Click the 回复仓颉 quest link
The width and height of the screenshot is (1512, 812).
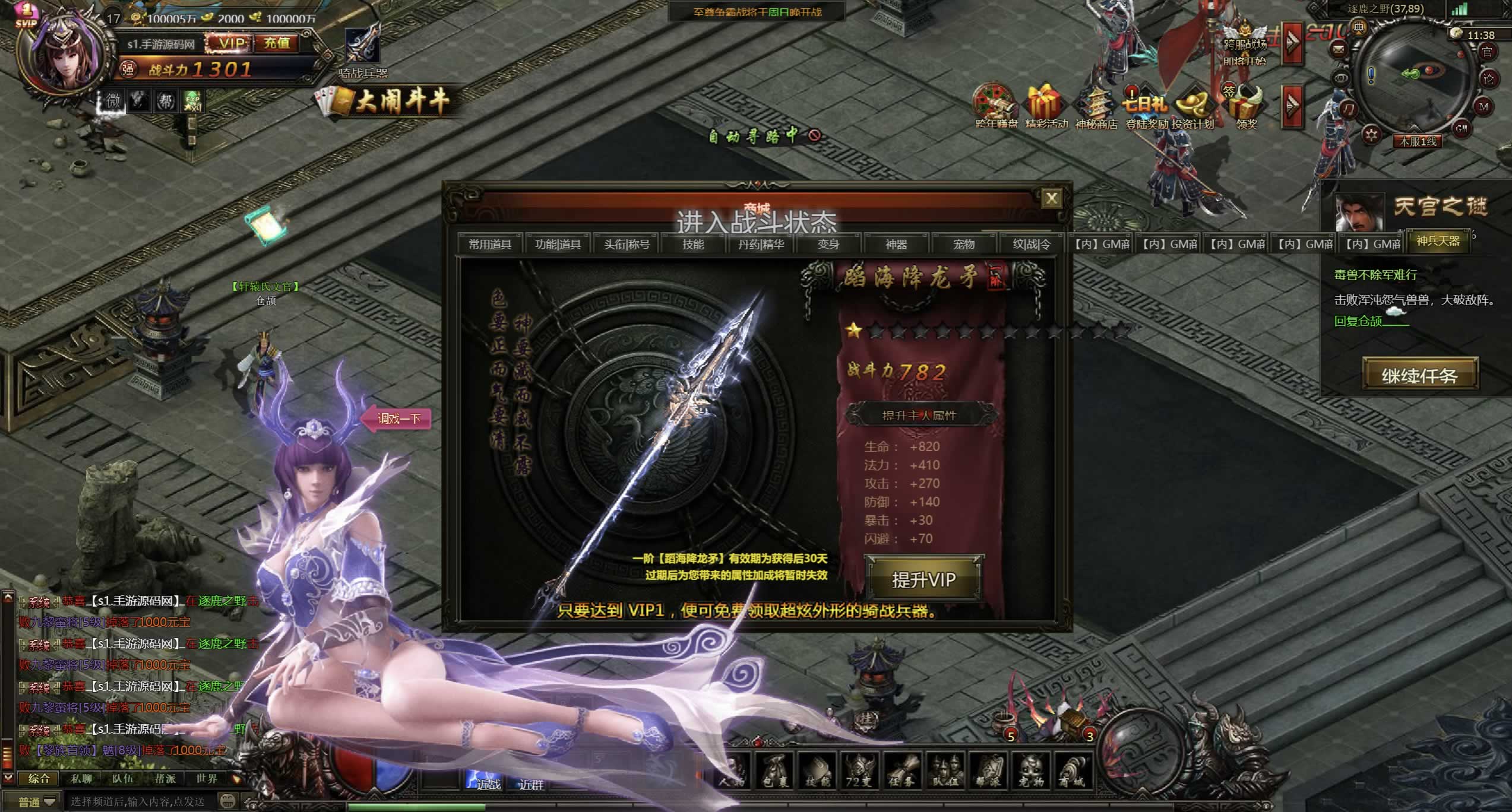pyautogui.click(x=1358, y=321)
